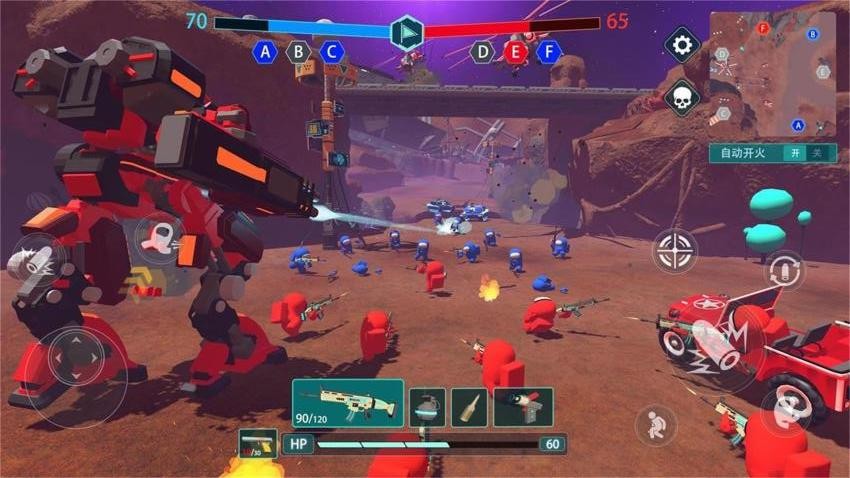This screenshot has width=850, height=478.
Task: Select the grenade slot
Action: click(x=427, y=407)
